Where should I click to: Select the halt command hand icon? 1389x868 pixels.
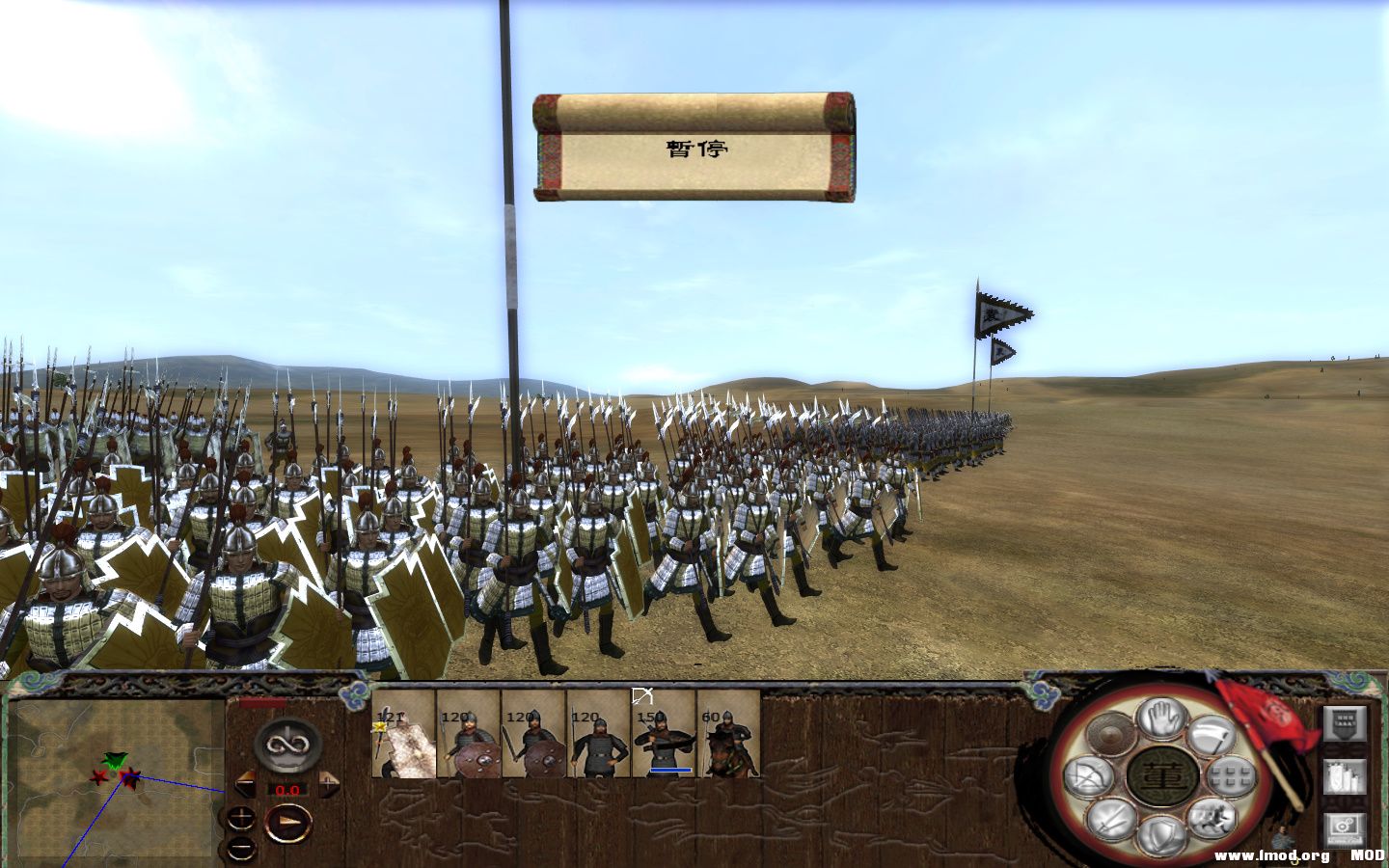[x=1159, y=720]
